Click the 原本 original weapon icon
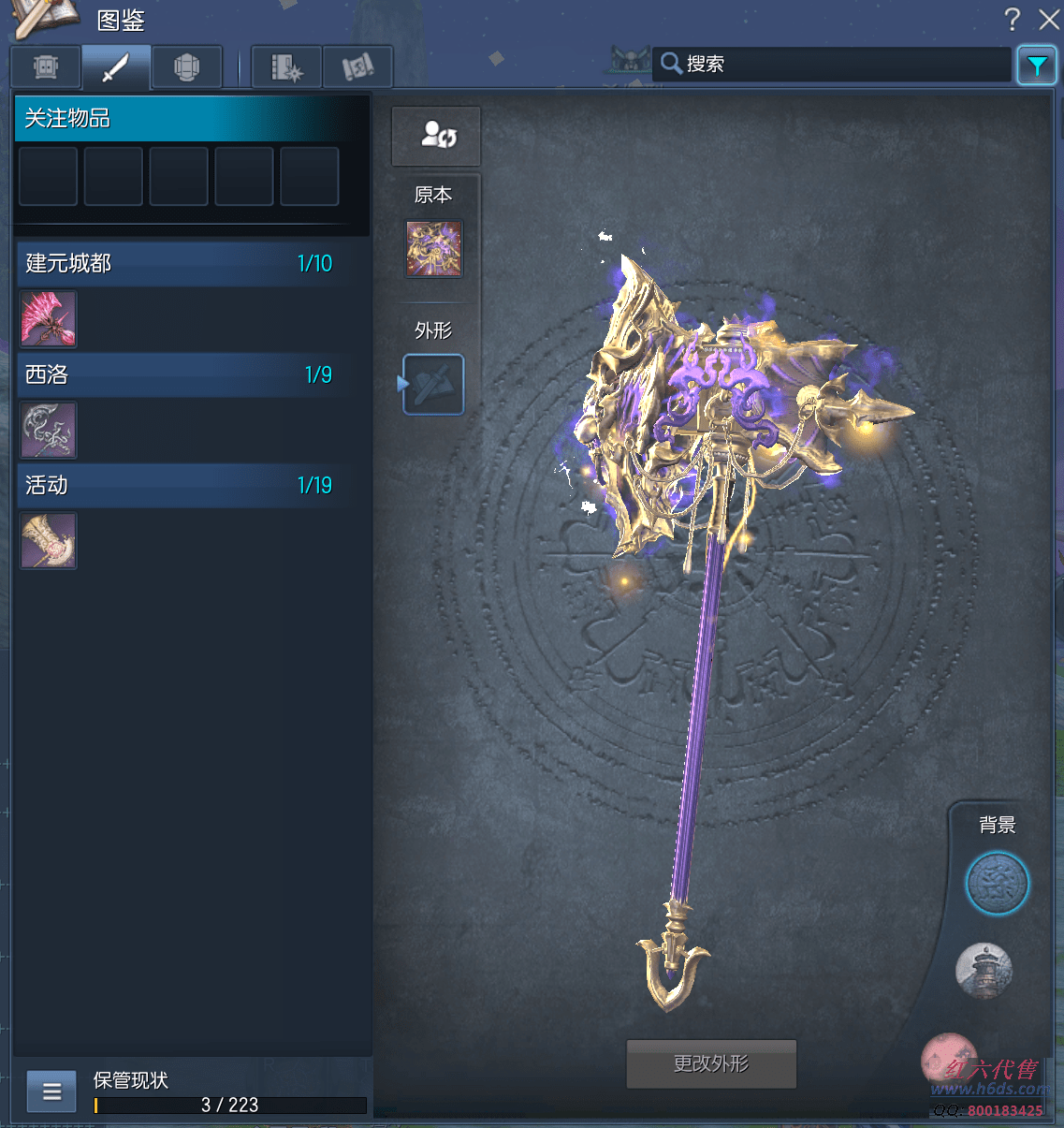This screenshot has width=1064, height=1128. pyautogui.click(x=433, y=249)
